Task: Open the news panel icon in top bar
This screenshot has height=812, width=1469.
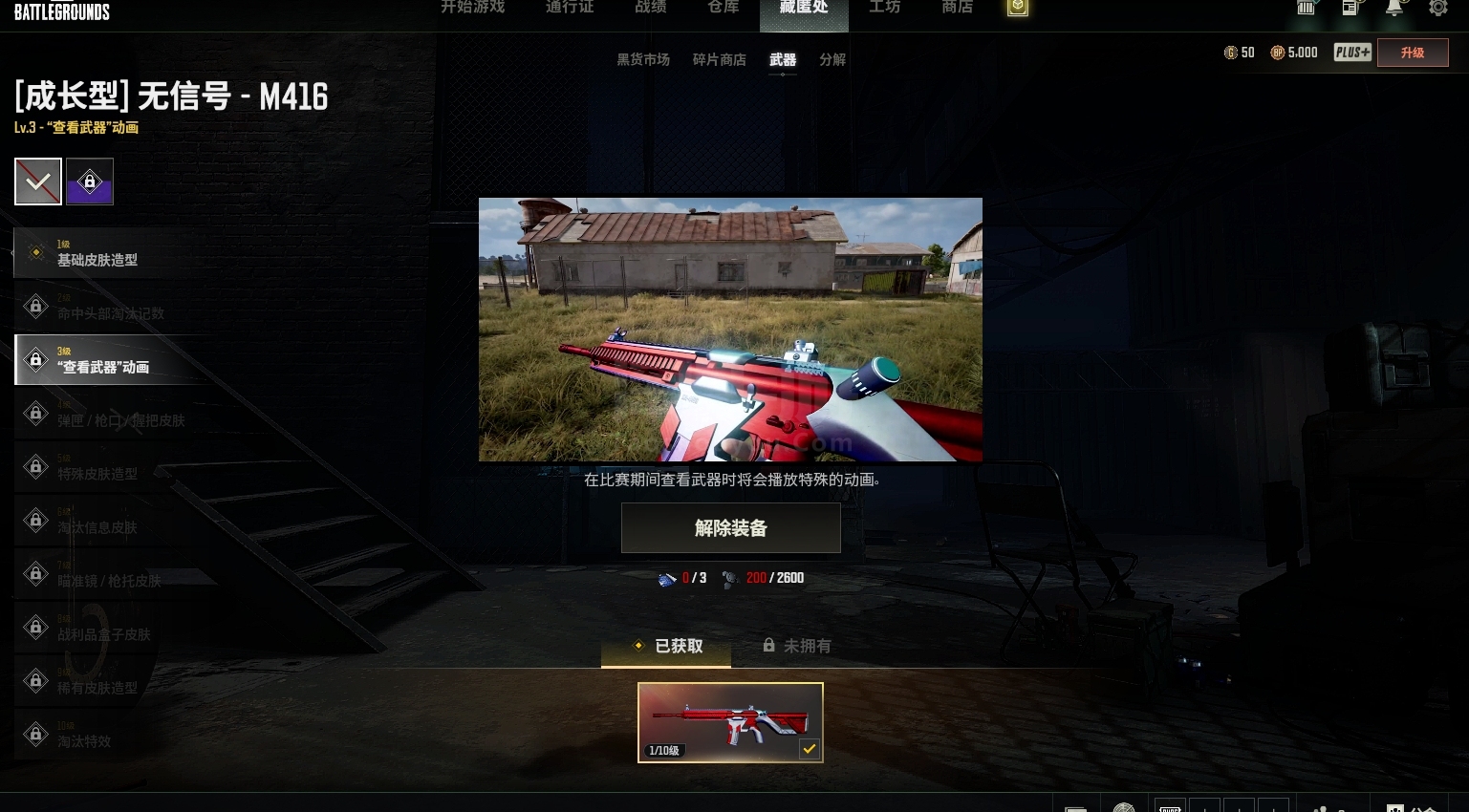Action: 1350,9
